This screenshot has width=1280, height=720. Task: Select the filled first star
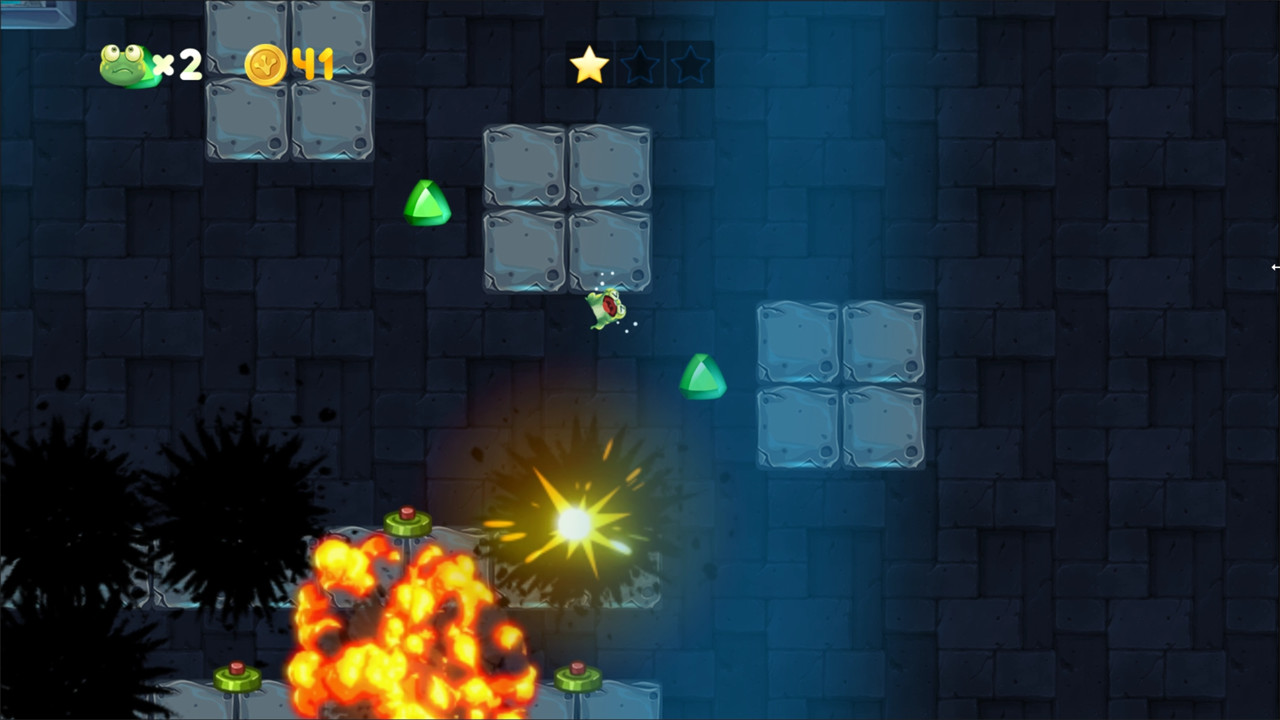(x=590, y=64)
